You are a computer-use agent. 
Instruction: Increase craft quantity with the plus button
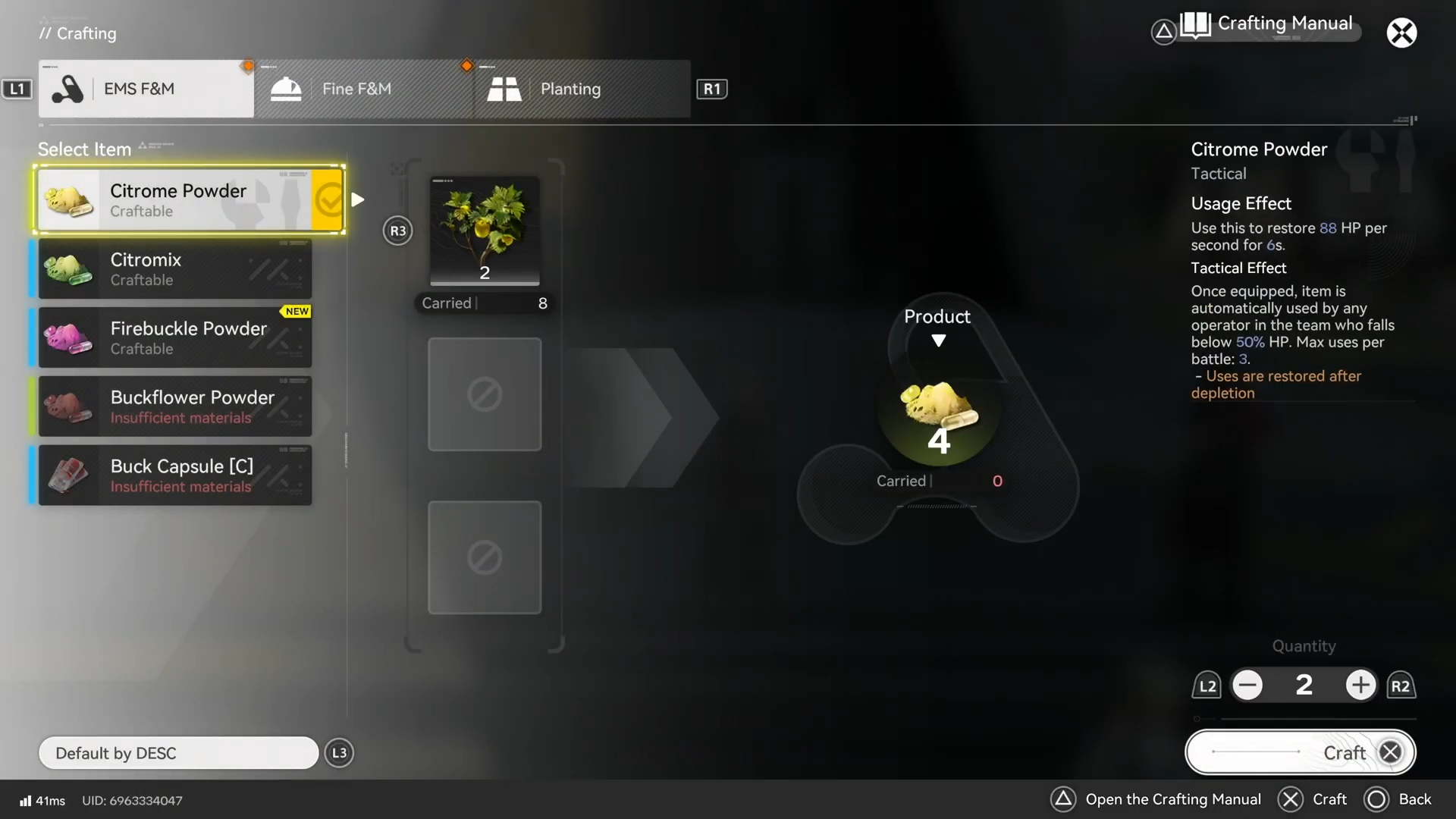1360,686
